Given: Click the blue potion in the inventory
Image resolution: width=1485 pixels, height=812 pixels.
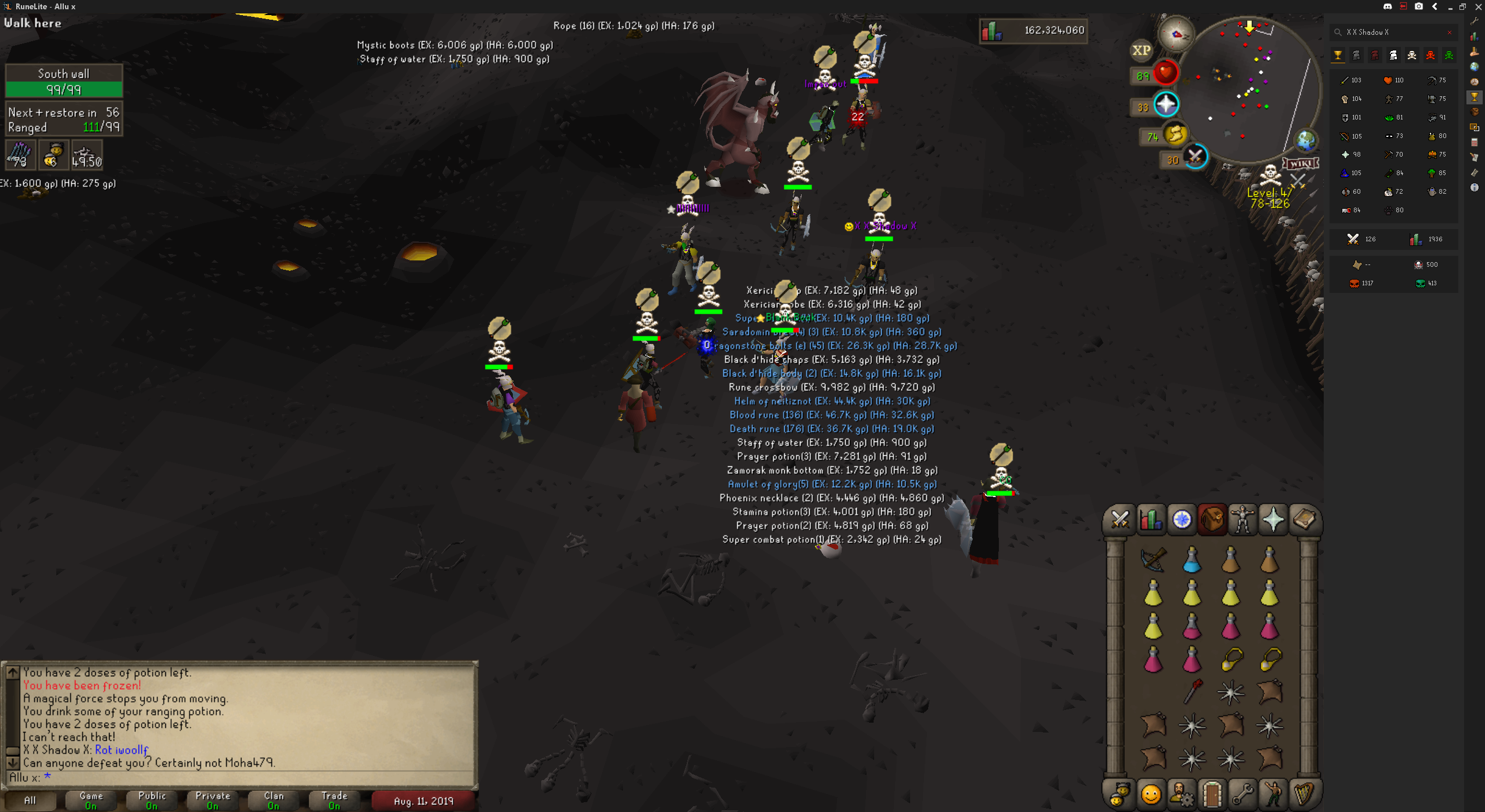Looking at the screenshot, I should tap(1191, 560).
